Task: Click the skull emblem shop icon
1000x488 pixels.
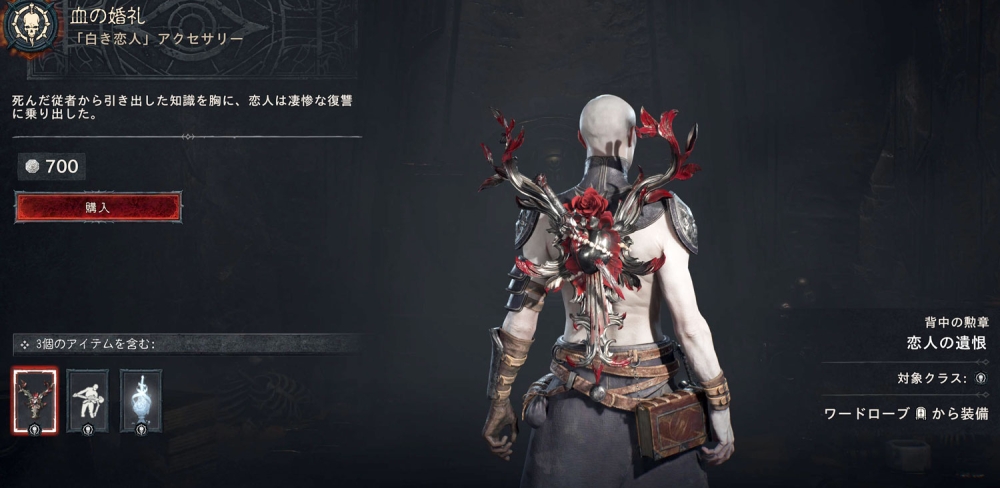Action: click(x=30, y=27)
